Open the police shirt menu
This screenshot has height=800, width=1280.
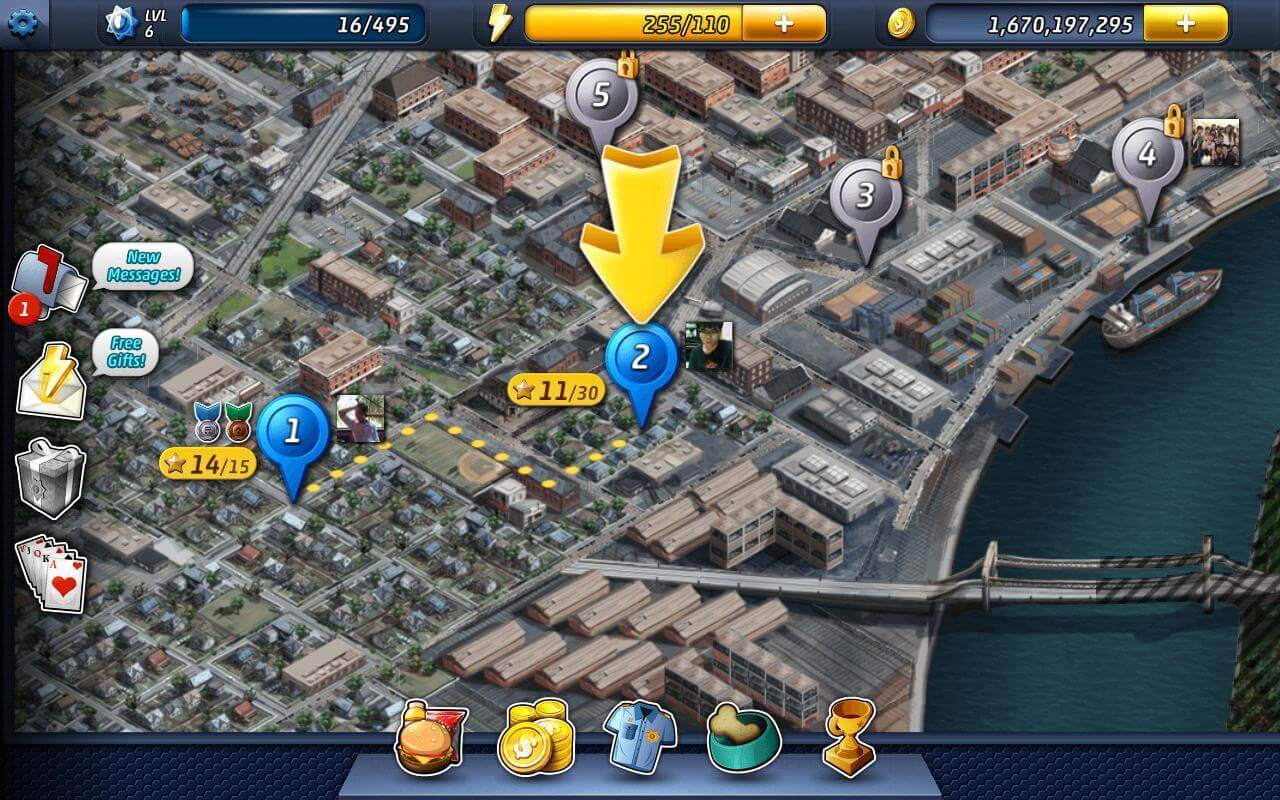coord(640,738)
